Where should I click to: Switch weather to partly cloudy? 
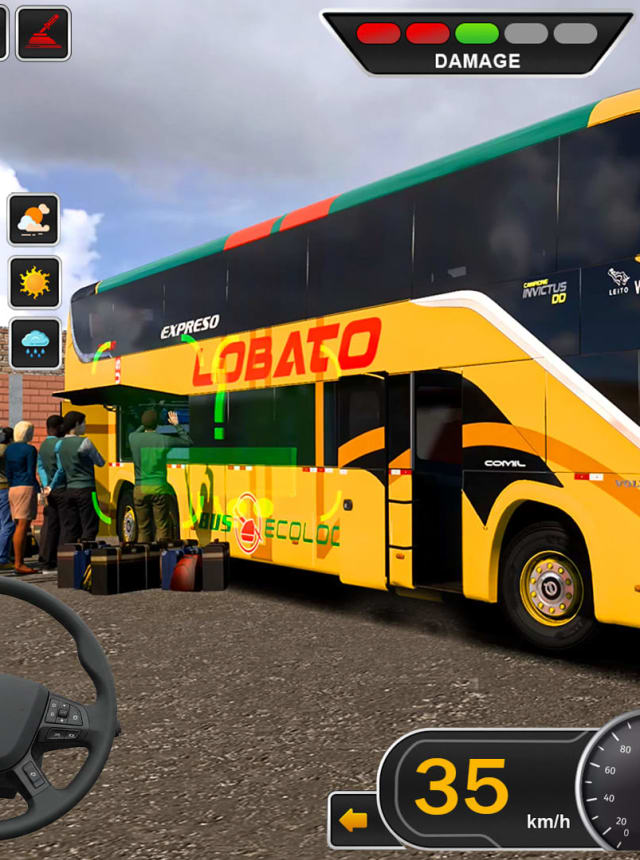click(35, 220)
